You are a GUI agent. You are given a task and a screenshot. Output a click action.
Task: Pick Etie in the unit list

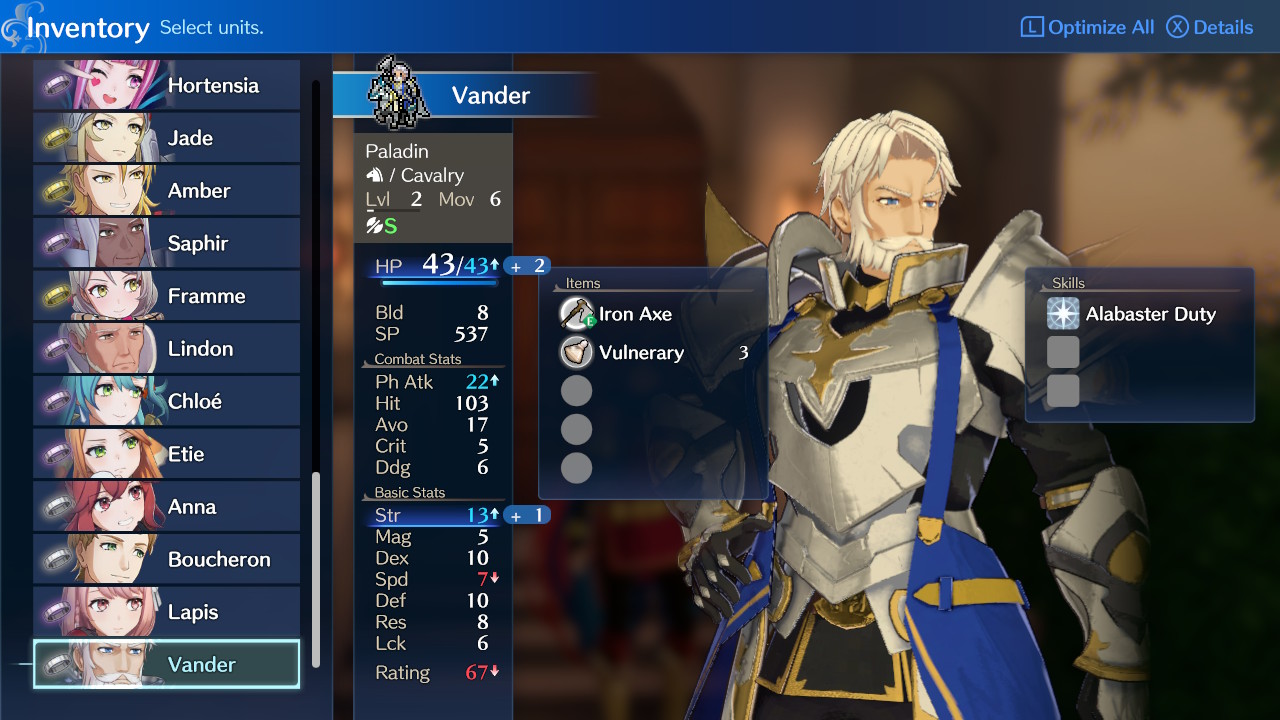pos(167,454)
